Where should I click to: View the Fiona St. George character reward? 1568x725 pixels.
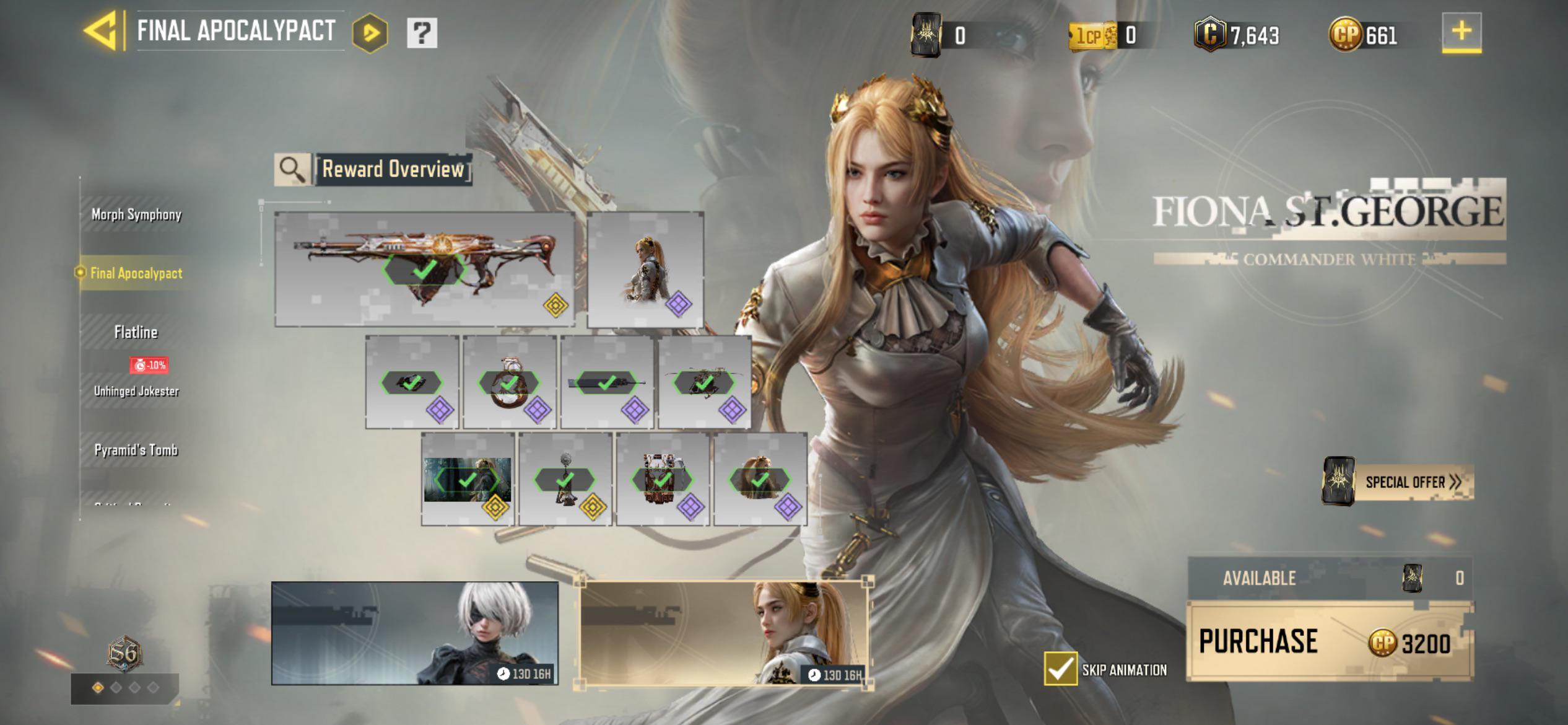[x=645, y=269]
